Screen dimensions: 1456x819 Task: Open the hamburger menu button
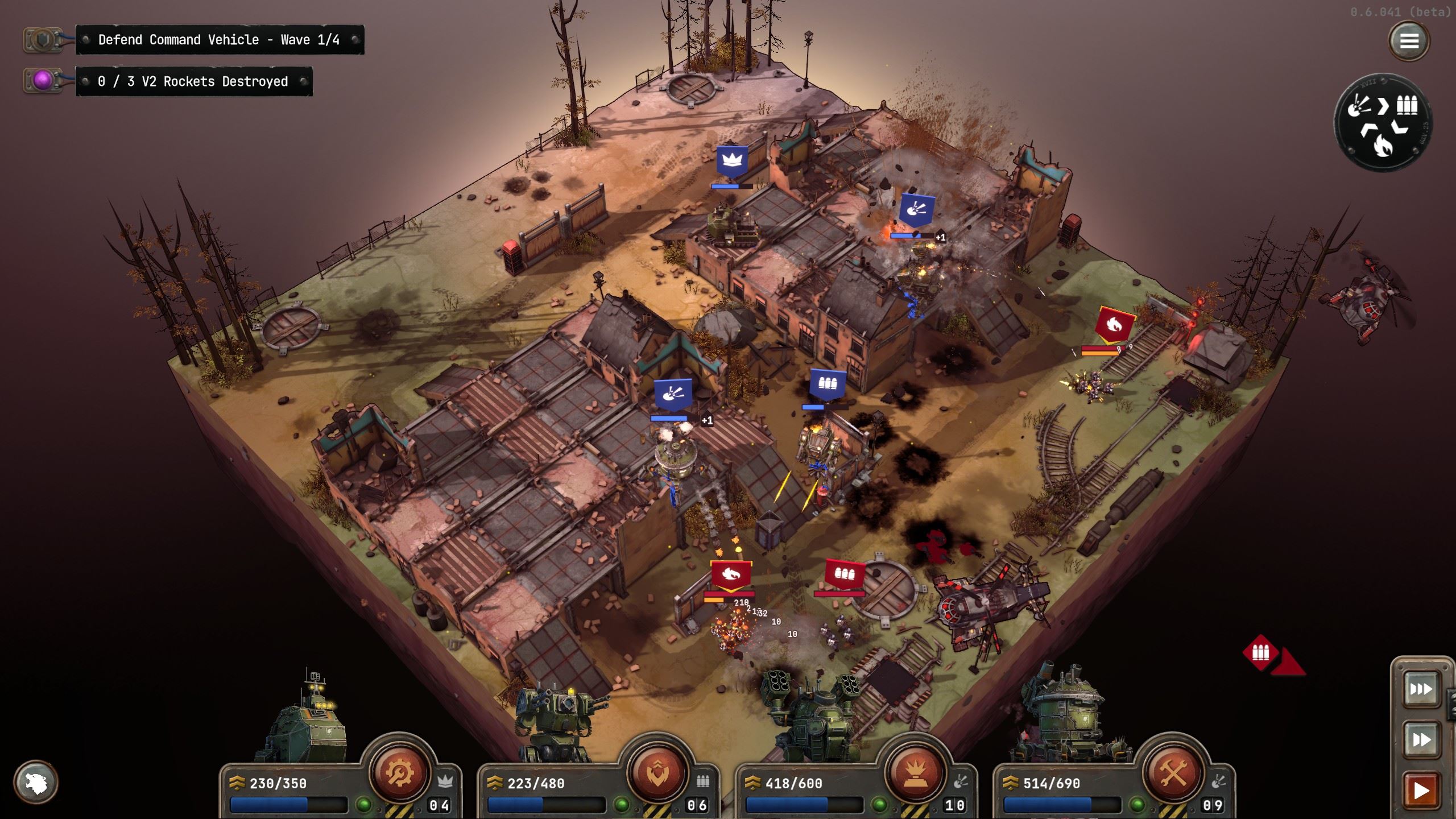(x=1408, y=41)
